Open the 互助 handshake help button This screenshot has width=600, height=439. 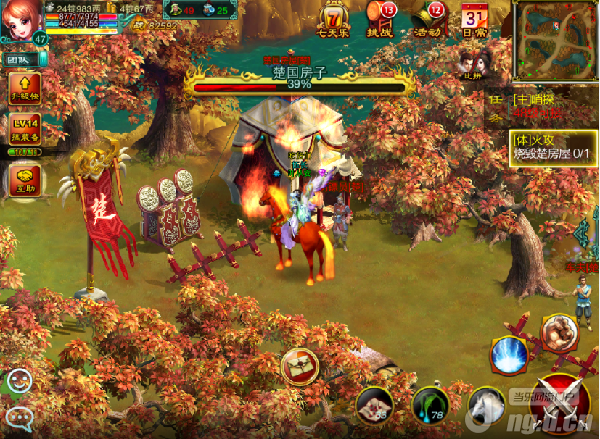click(24, 180)
